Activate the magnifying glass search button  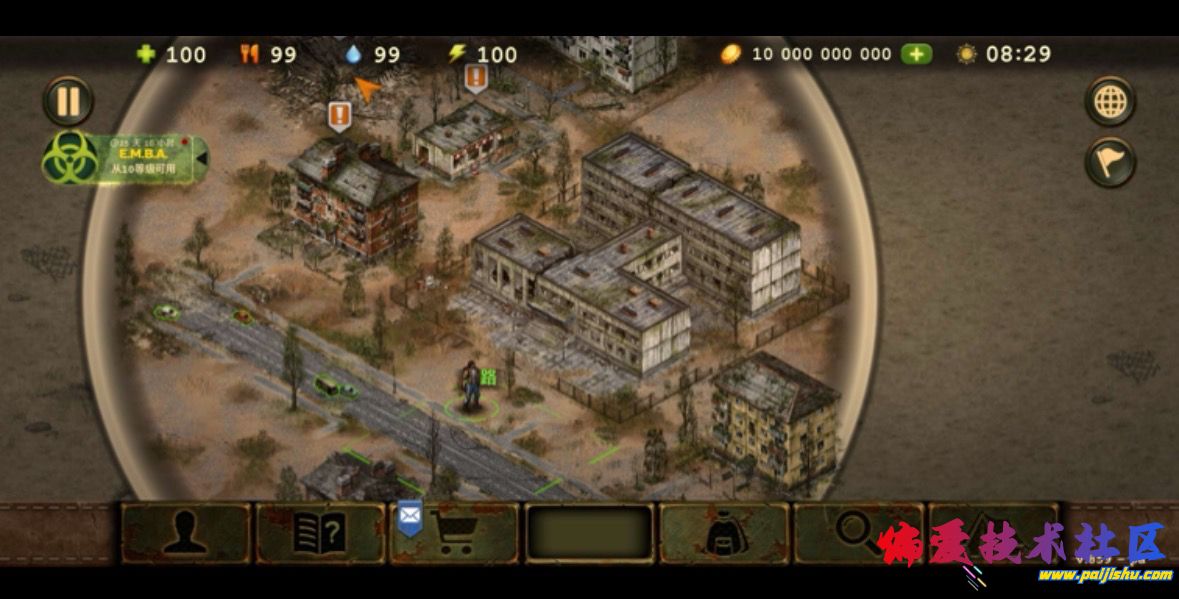855,531
